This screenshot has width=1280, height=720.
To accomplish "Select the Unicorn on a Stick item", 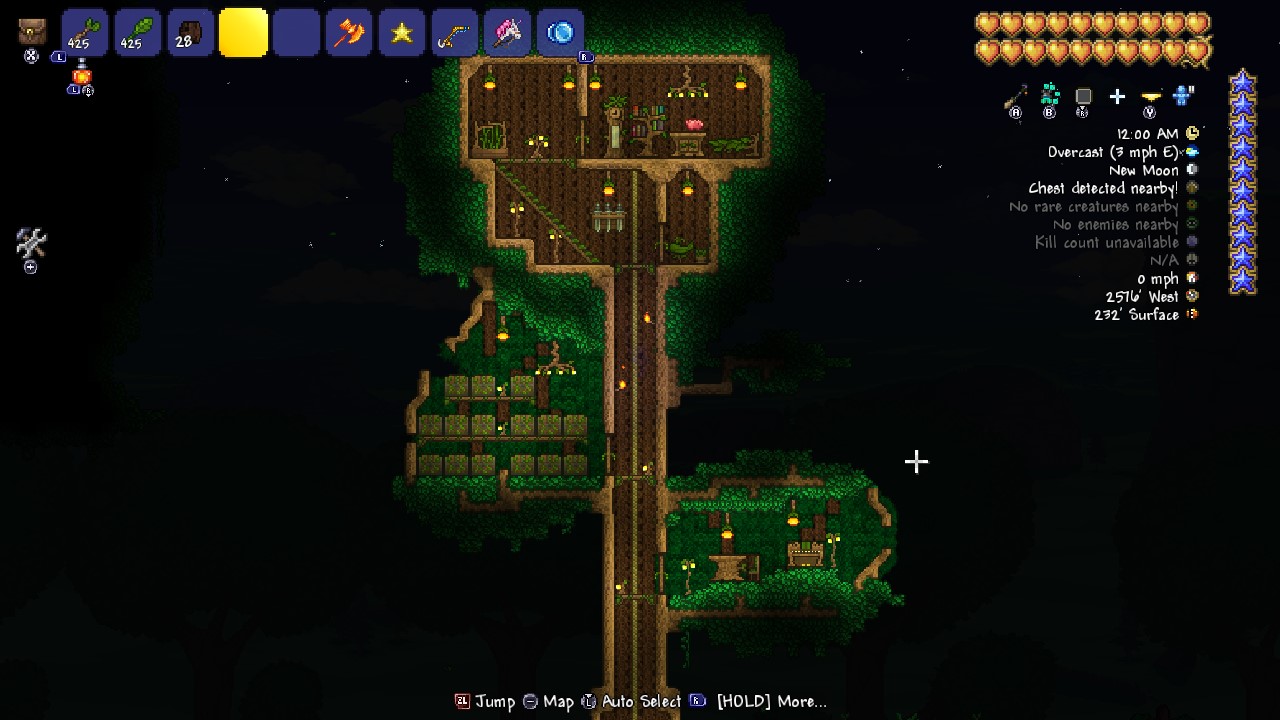I will tap(508, 32).
